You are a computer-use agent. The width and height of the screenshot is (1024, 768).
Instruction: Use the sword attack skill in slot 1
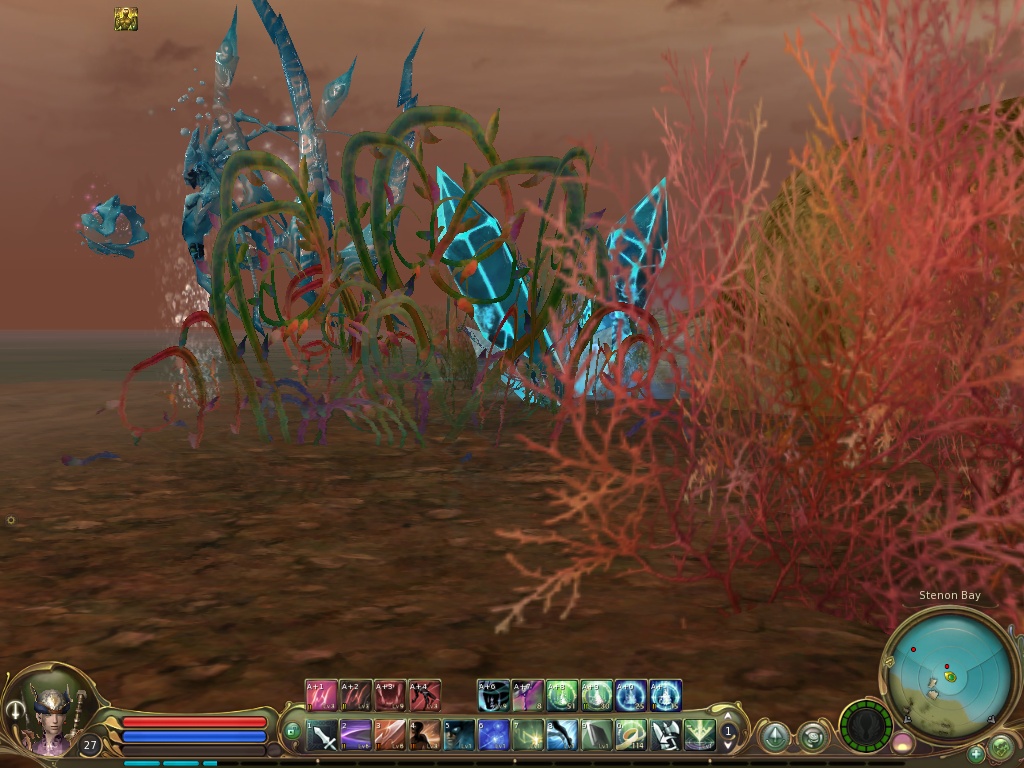point(322,736)
